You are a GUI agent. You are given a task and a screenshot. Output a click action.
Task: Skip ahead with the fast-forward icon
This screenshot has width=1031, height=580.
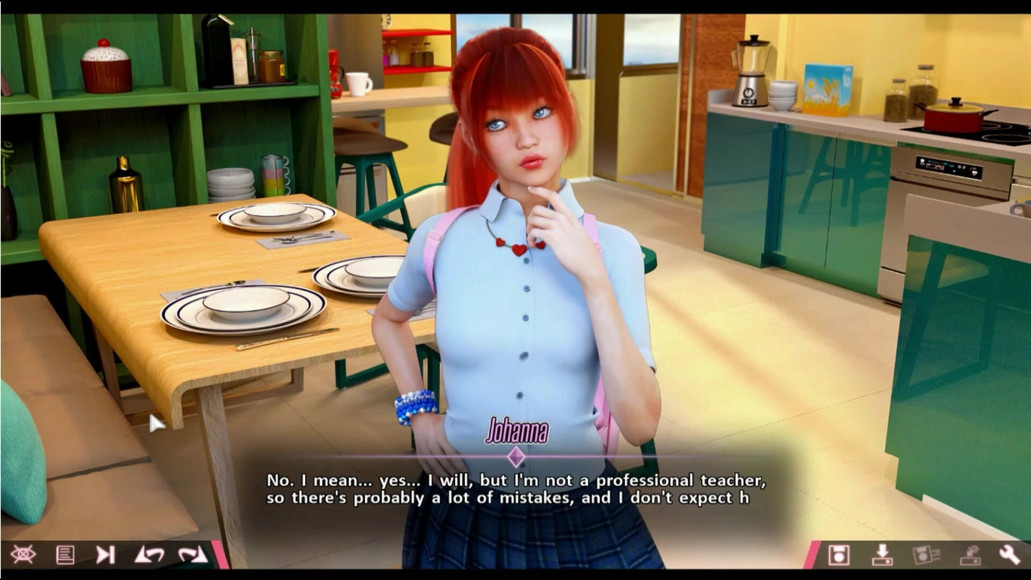point(105,554)
